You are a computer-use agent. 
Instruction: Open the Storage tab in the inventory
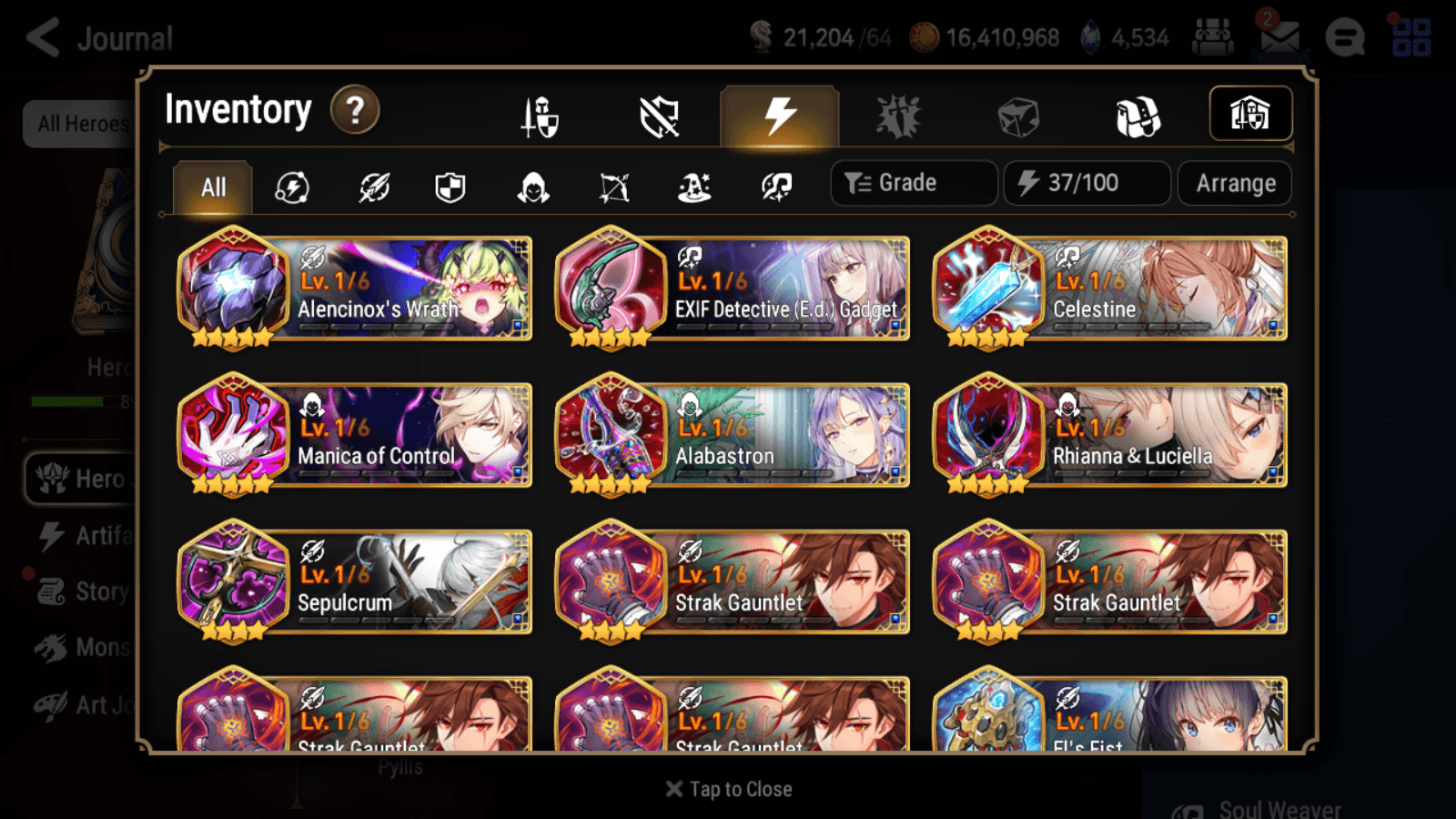point(1251,114)
